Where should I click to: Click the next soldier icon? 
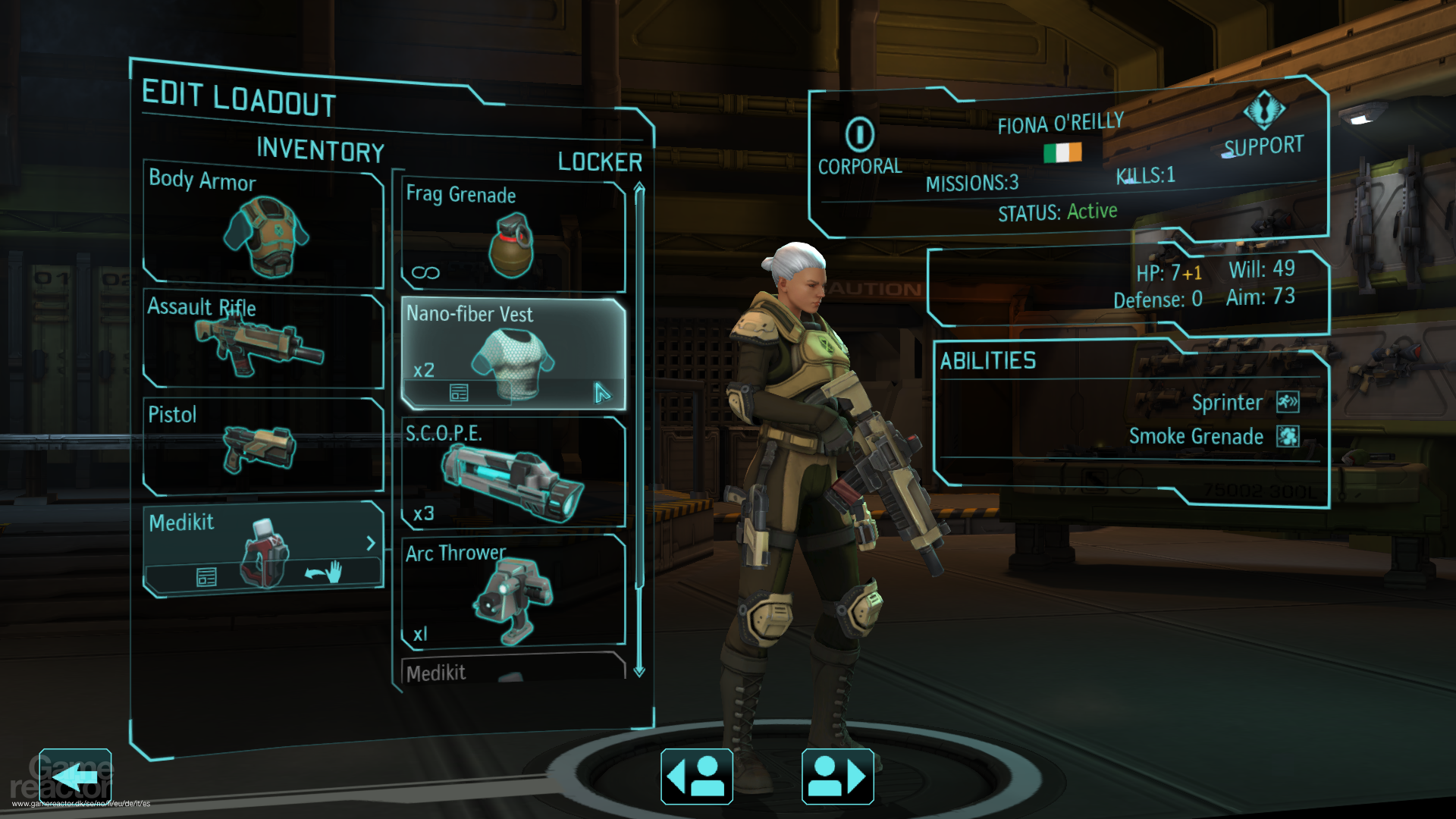tap(836, 776)
